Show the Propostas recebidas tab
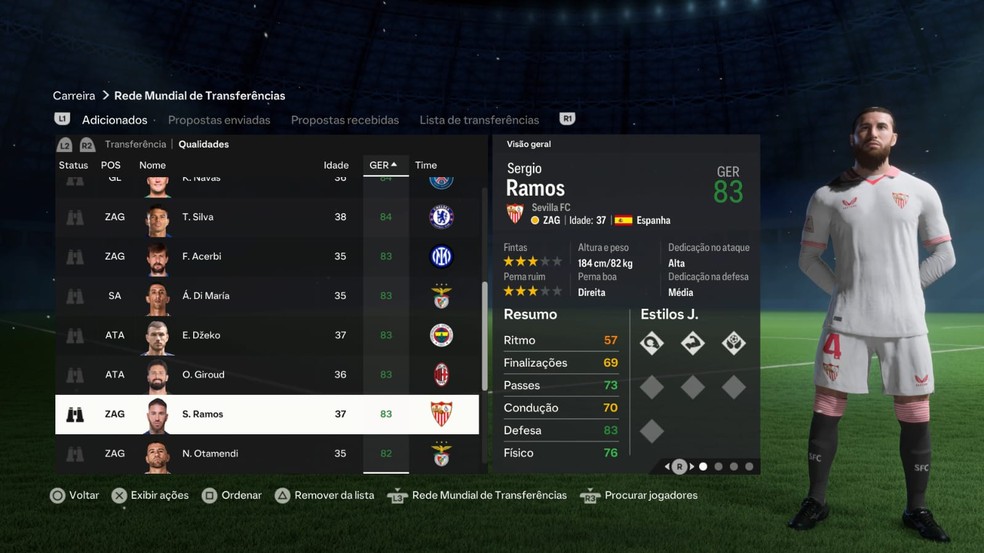Image resolution: width=984 pixels, height=553 pixels. [344, 120]
